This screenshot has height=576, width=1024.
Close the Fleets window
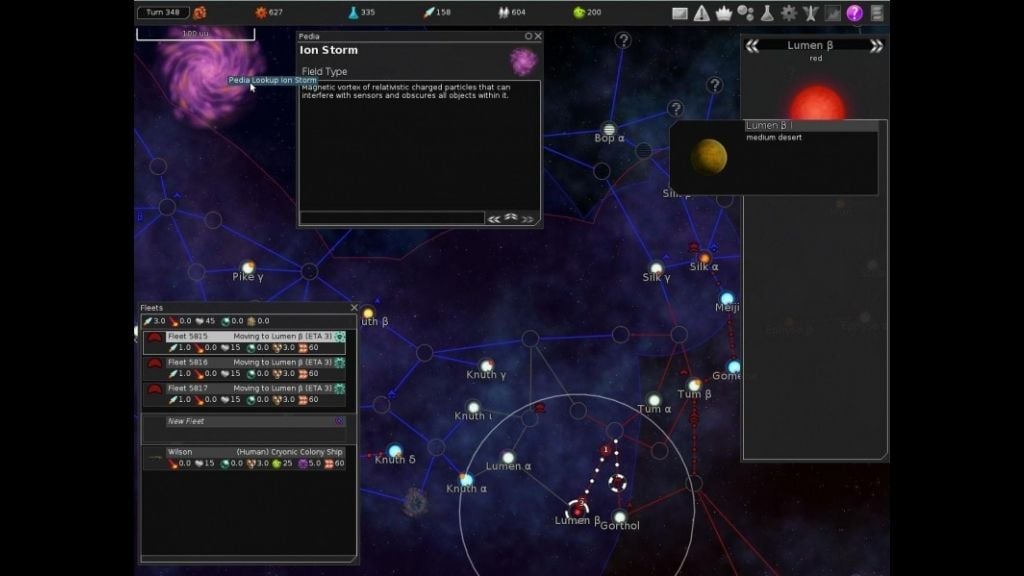[354, 308]
